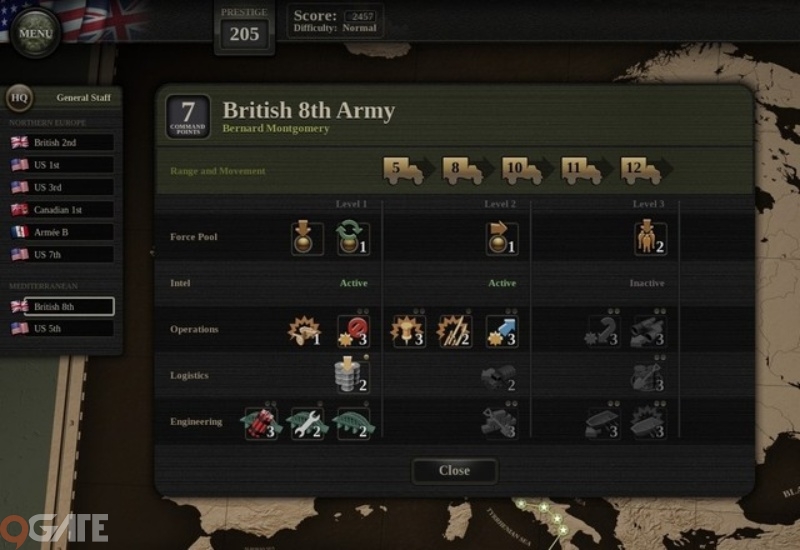This screenshot has height=550, width=800.
Task: Pick the range 10 truck upgrade
Action: coord(522,171)
